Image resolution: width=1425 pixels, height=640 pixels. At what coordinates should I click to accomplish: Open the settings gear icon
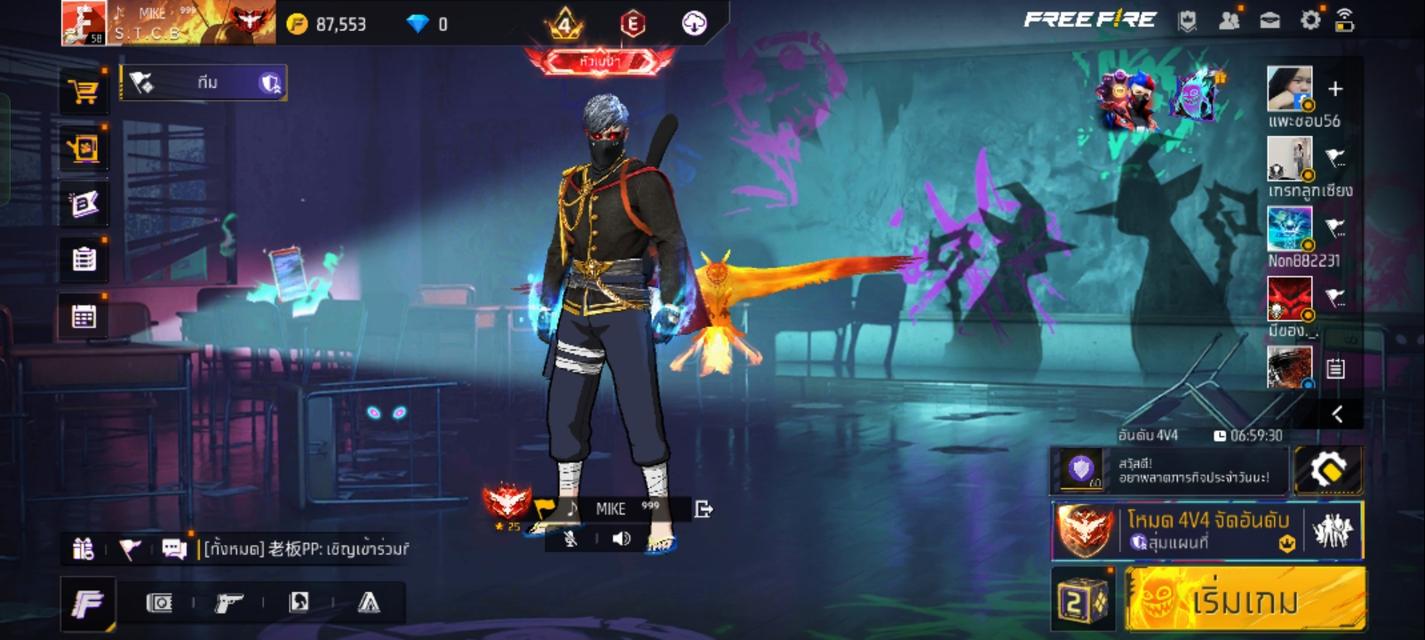tap(1310, 20)
